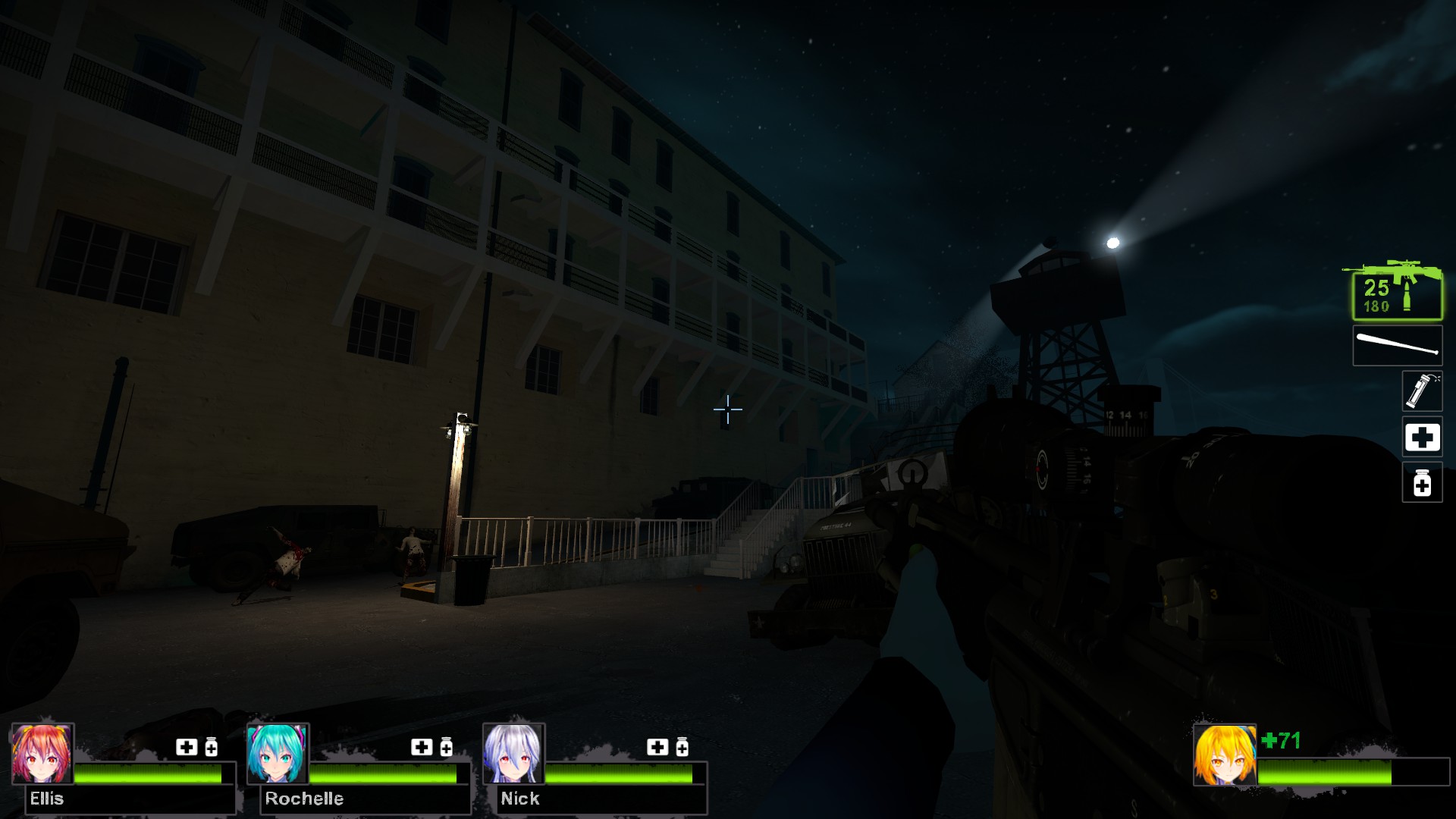Select the pipe bomb throwable slot
Screen dimensions: 1456x819
coord(1421,391)
